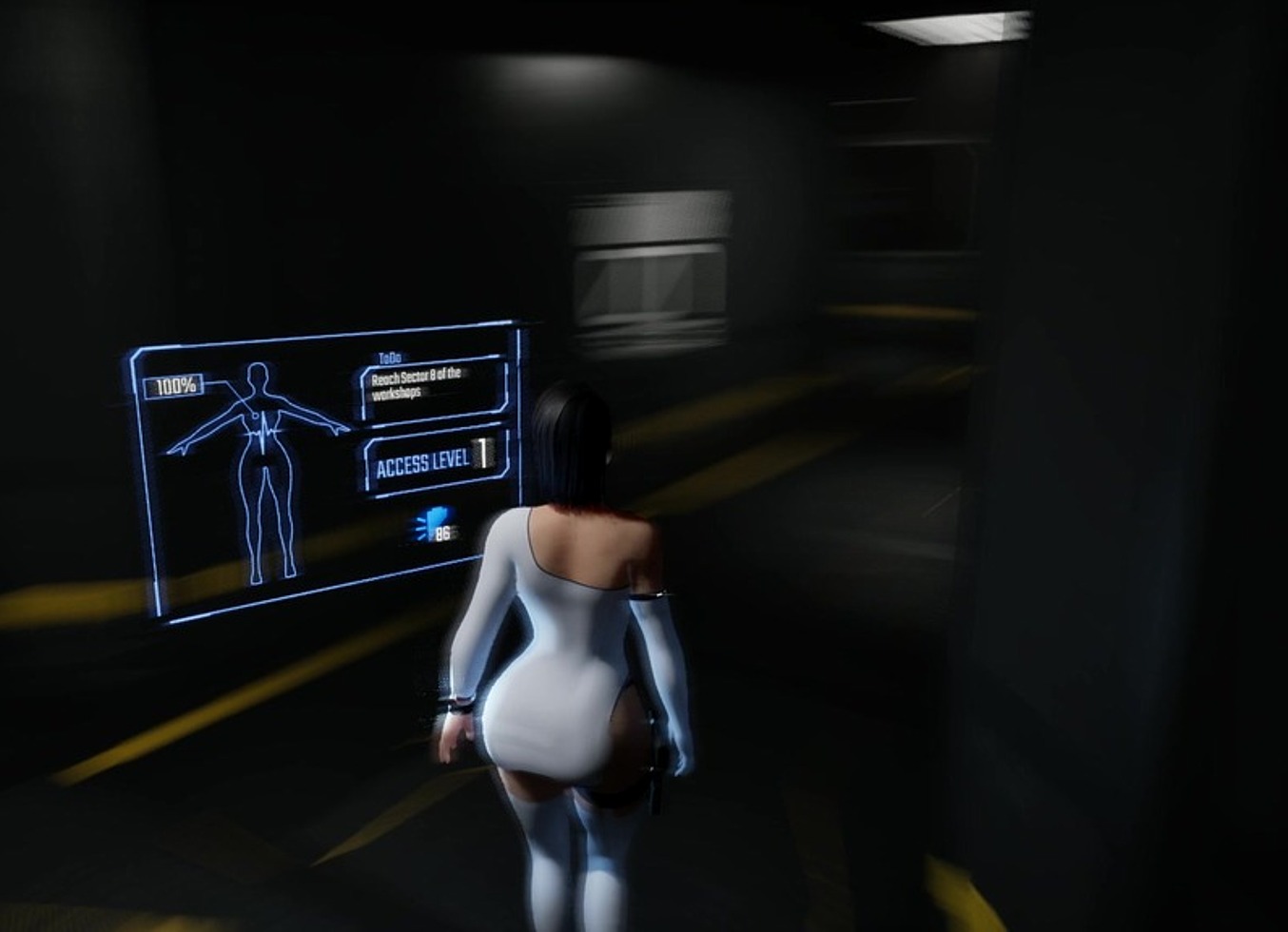1288x932 pixels.
Task: Select the holographic HUD panel frame
Action: click(x=314, y=337)
